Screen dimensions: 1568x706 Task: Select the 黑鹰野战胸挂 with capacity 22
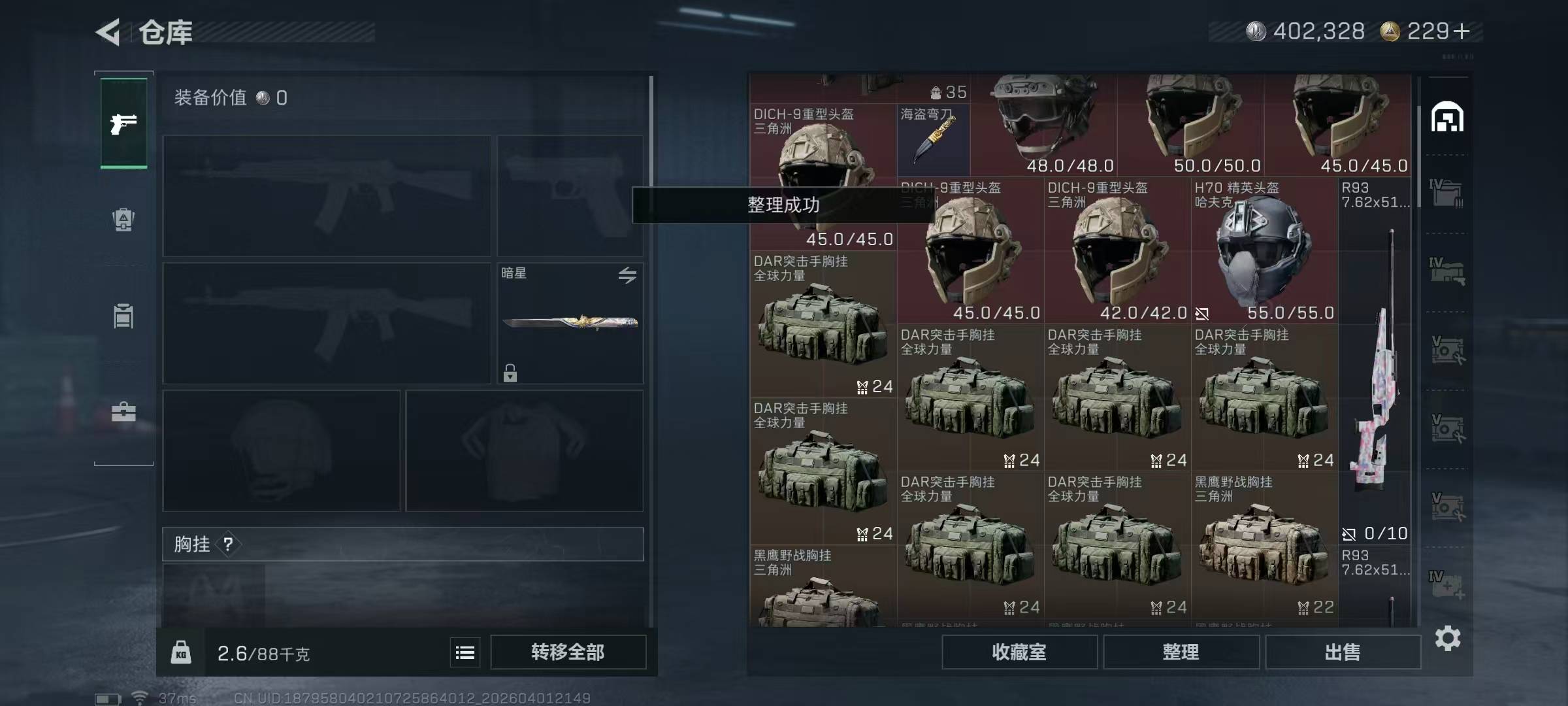[1264, 545]
